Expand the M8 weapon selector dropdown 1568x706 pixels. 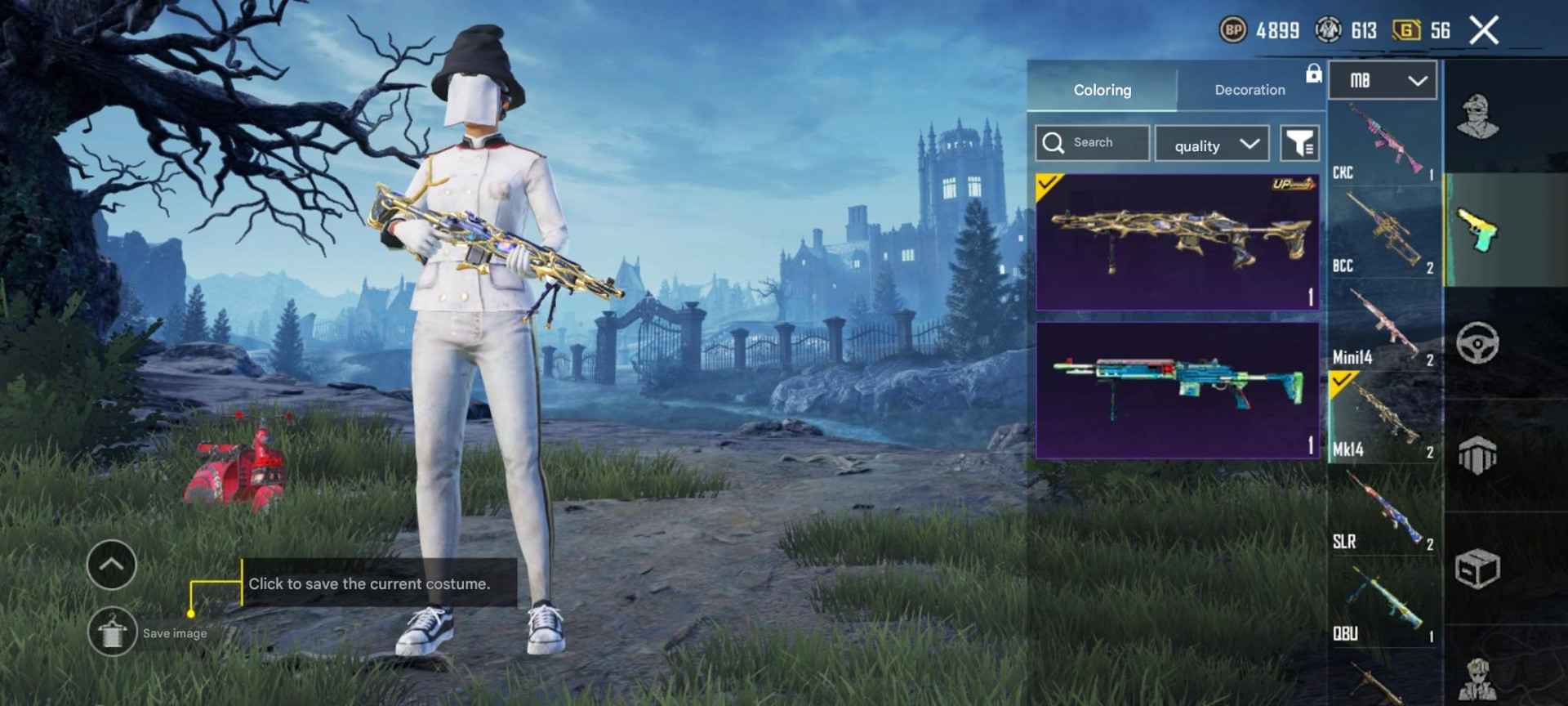click(1382, 79)
